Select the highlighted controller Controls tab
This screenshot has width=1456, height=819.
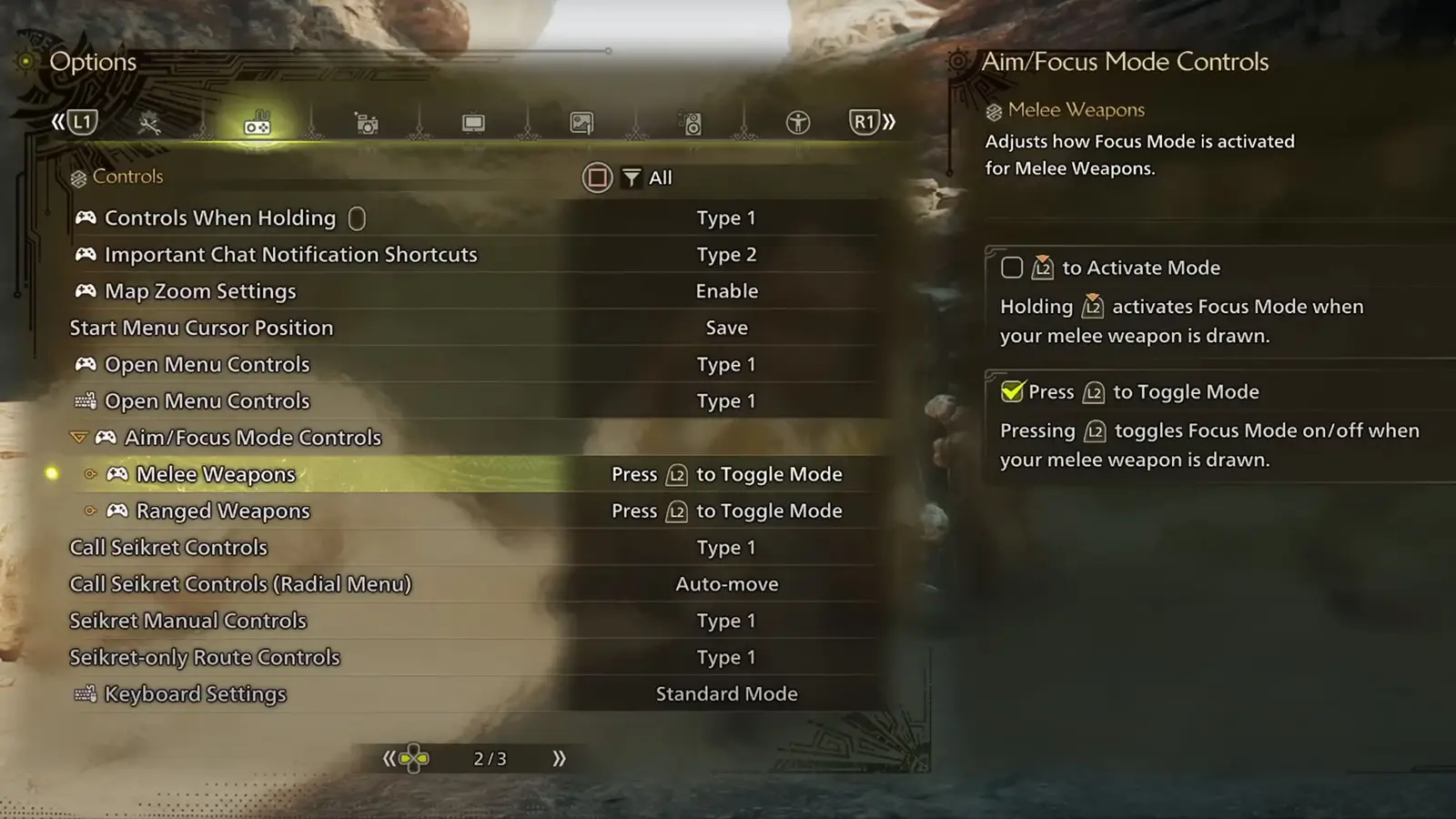(x=258, y=125)
